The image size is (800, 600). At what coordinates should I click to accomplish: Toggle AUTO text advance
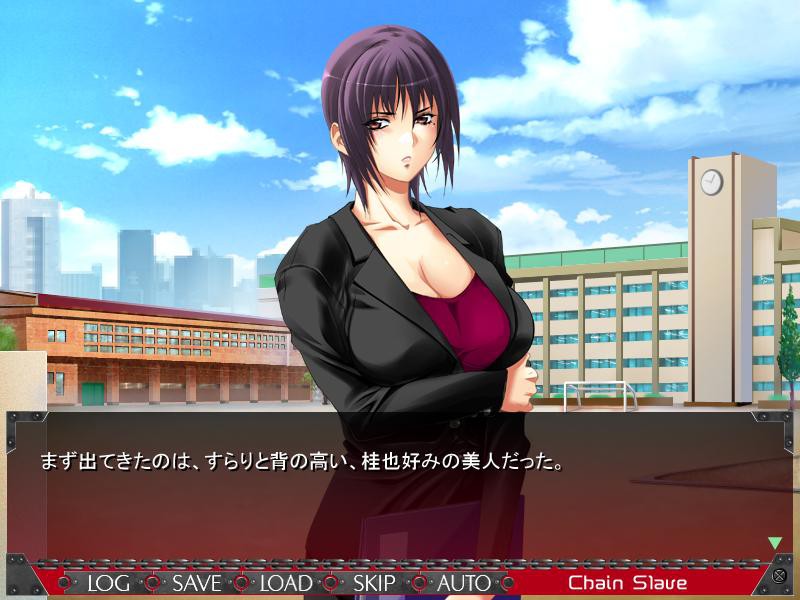click(x=464, y=582)
